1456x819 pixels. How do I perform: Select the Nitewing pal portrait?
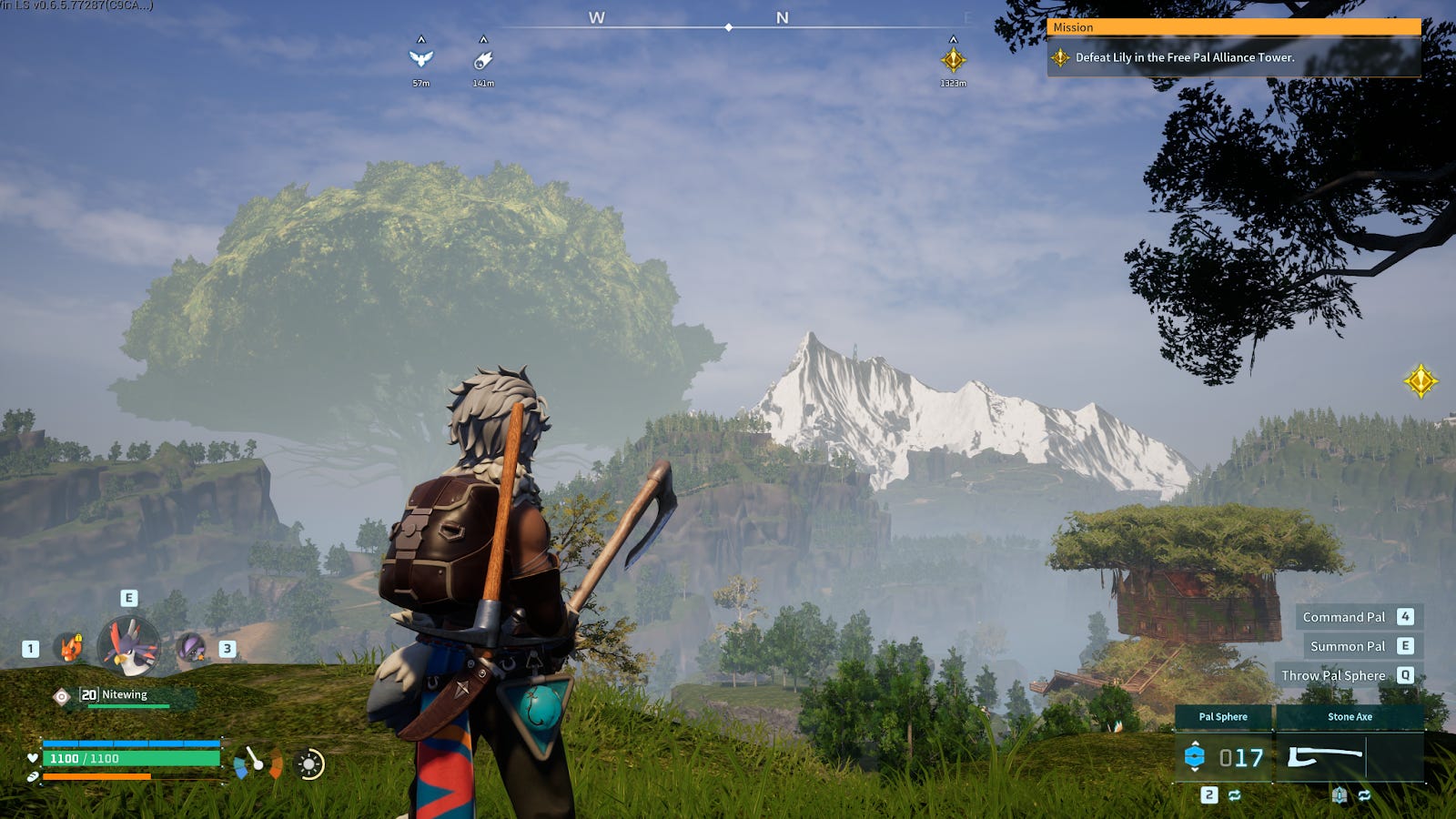click(x=128, y=646)
